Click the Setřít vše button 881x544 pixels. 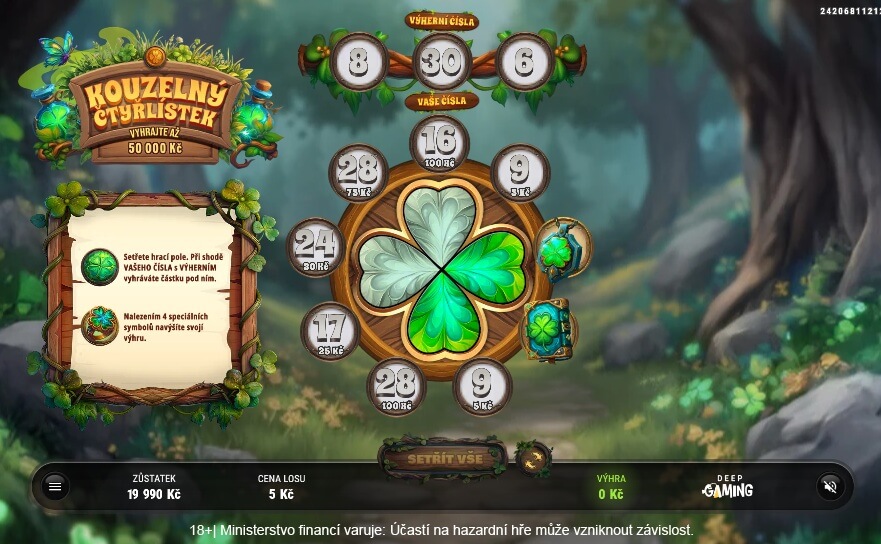445,459
